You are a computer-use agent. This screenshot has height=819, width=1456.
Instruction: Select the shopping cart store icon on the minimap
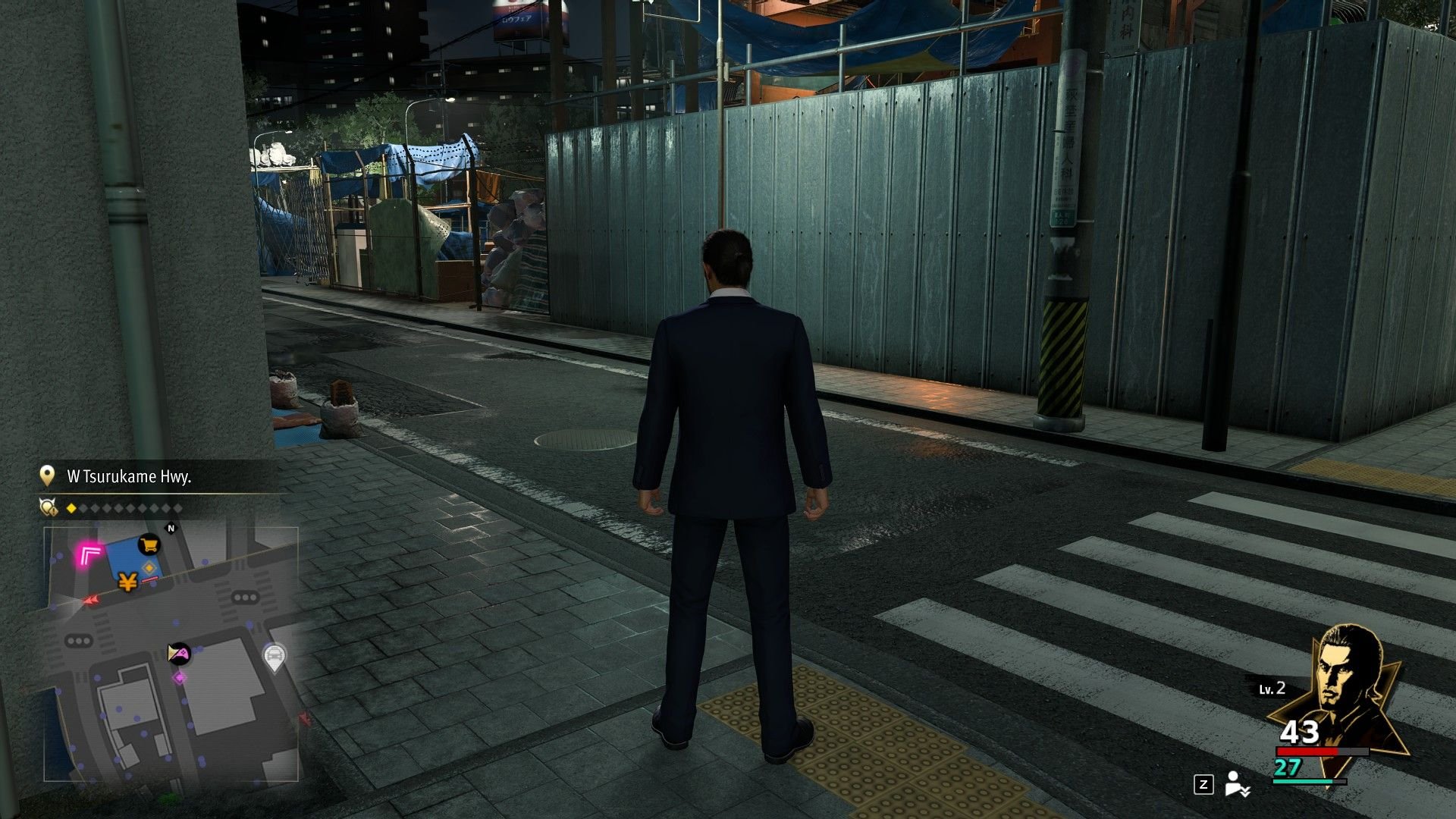[x=148, y=545]
